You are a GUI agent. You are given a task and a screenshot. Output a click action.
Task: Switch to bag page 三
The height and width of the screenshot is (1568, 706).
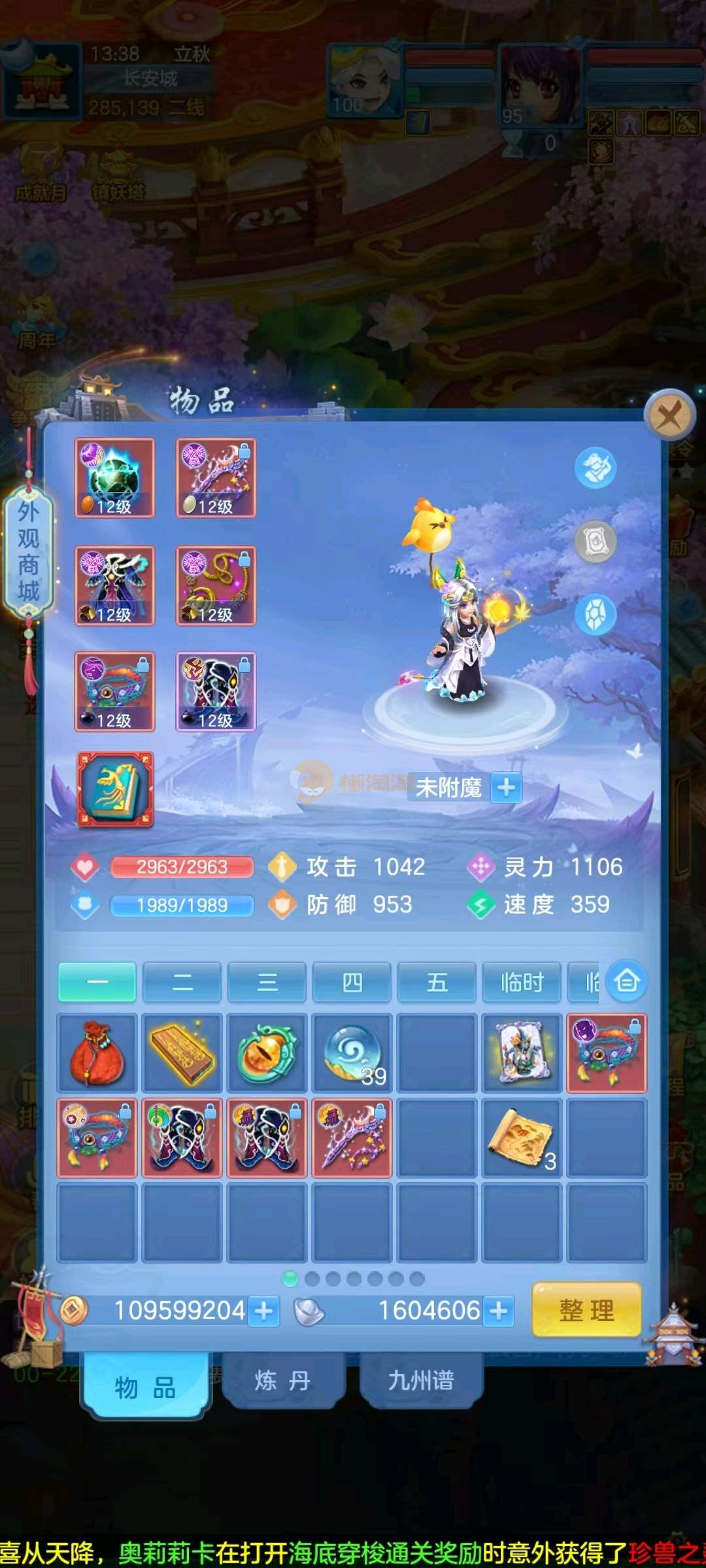pos(267,981)
